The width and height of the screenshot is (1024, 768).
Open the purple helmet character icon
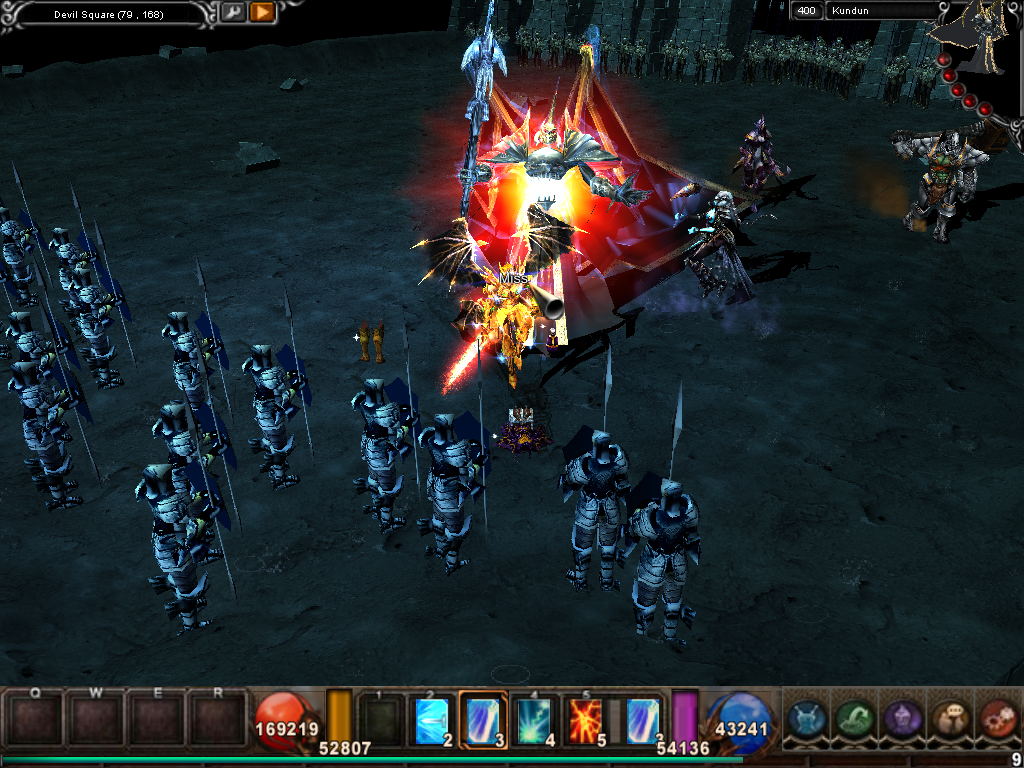tap(901, 718)
